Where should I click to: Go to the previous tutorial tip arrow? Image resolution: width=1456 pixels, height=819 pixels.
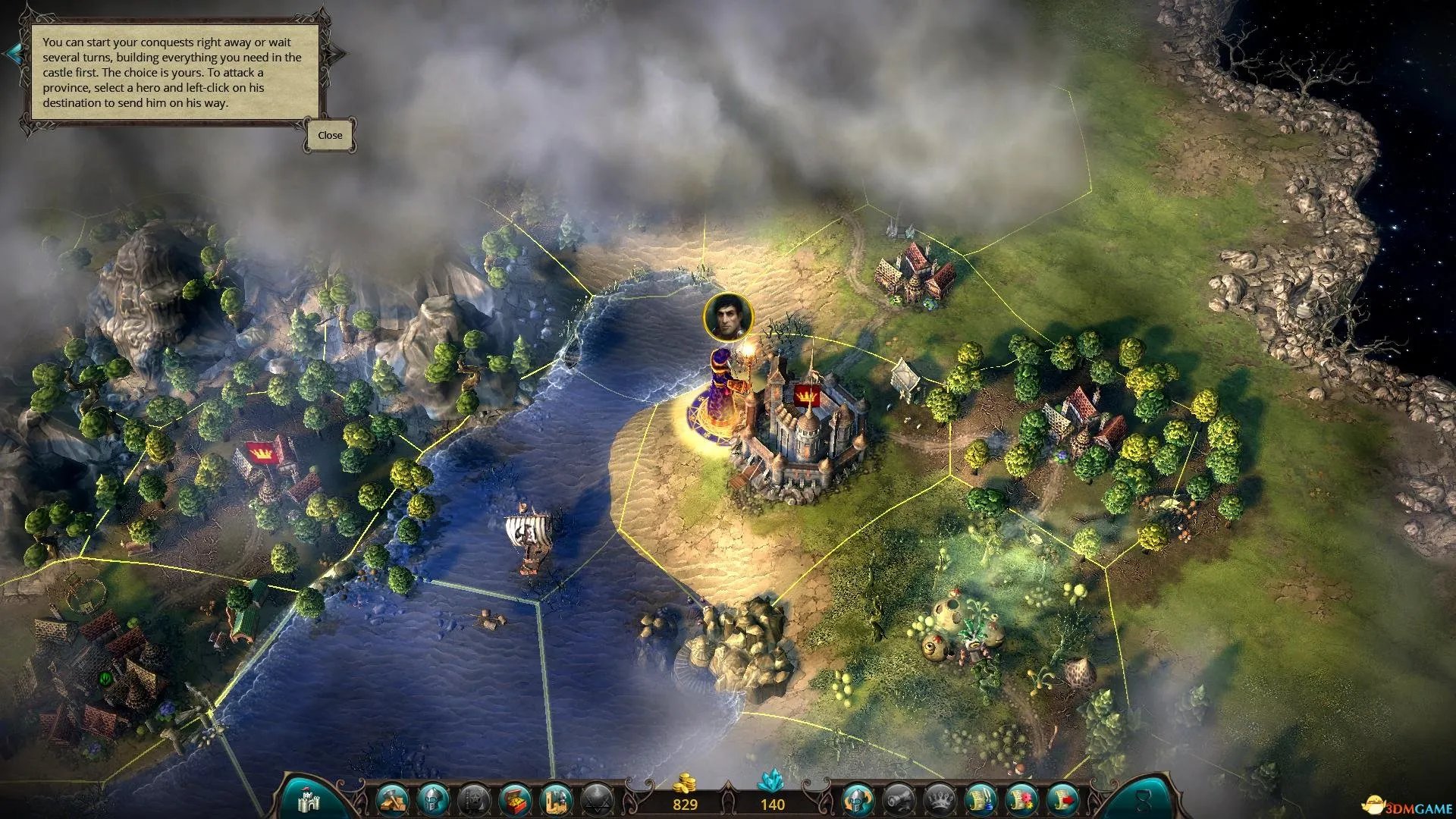coord(13,53)
